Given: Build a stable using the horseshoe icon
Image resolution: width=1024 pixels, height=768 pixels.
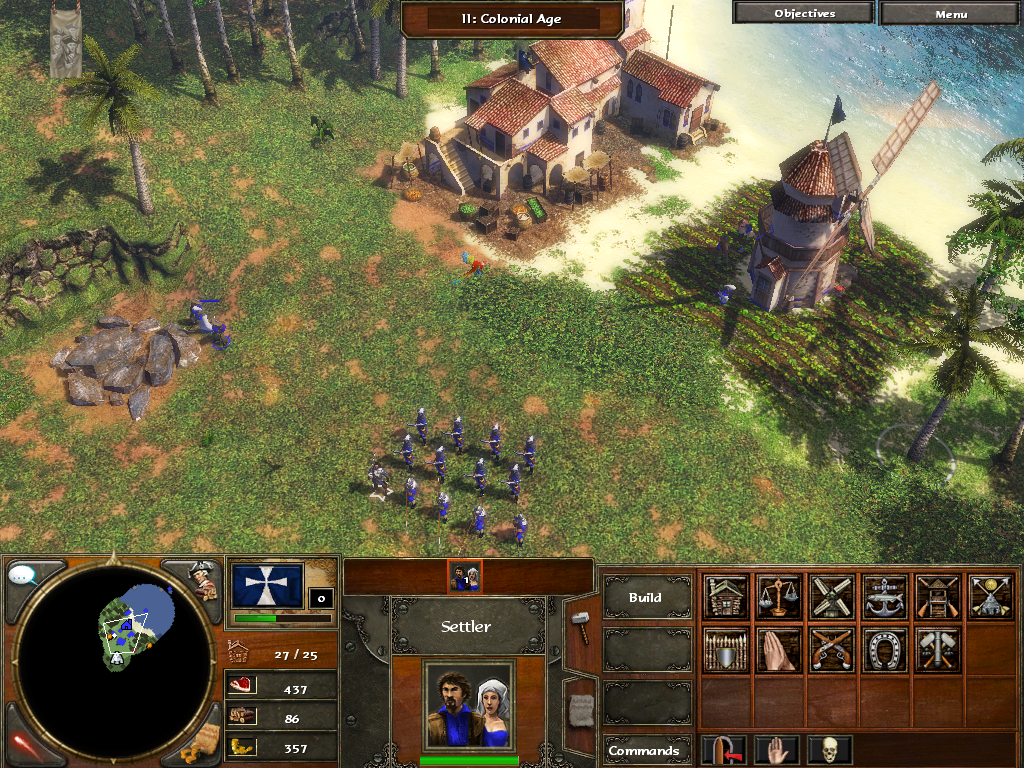Looking at the screenshot, I should coord(885,650).
